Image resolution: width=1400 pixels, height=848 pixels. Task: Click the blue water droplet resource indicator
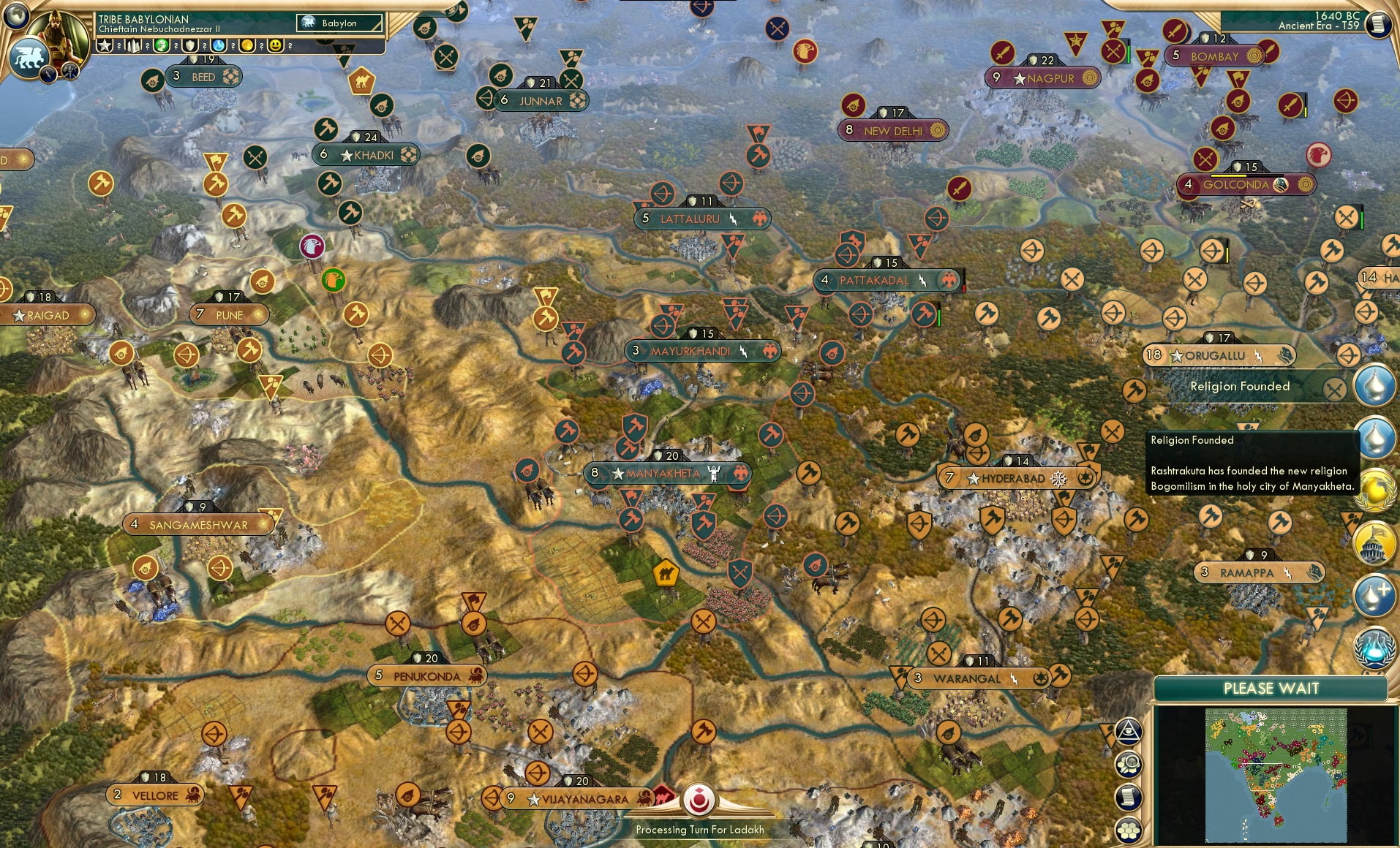point(219,45)
